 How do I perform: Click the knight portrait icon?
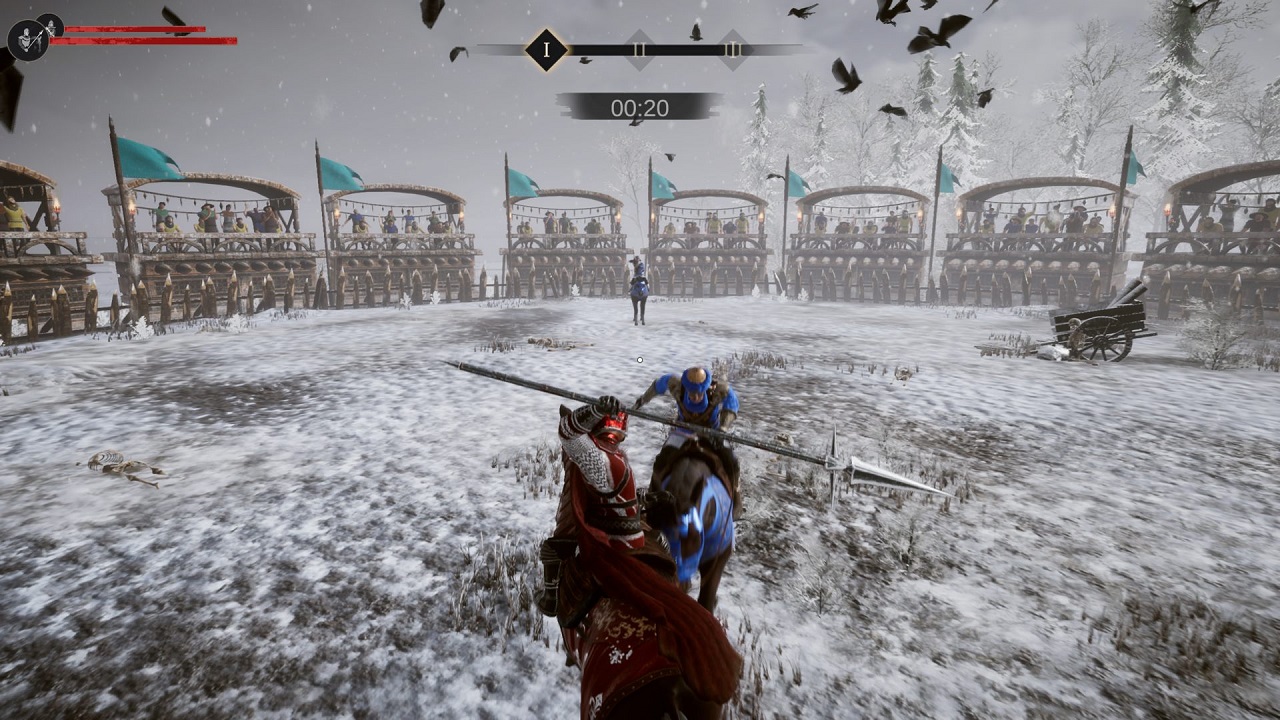pos(27,40)
